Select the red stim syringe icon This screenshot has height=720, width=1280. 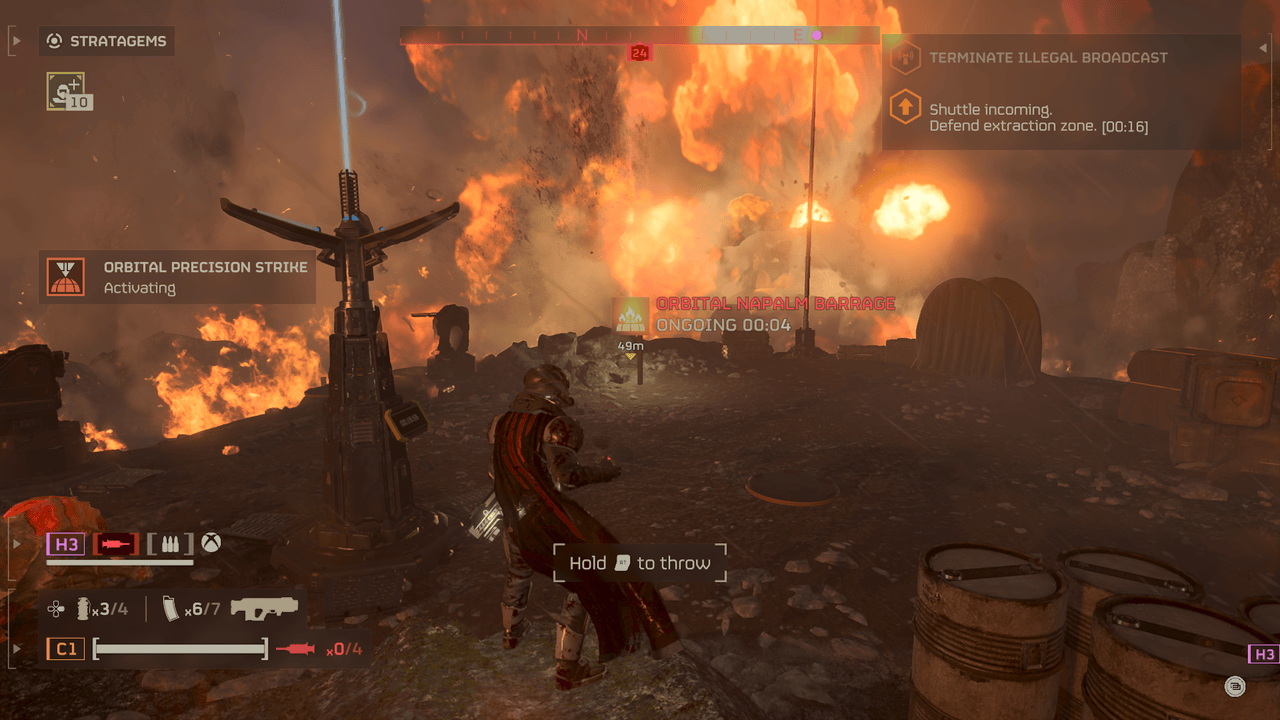(x=296, y=649)
